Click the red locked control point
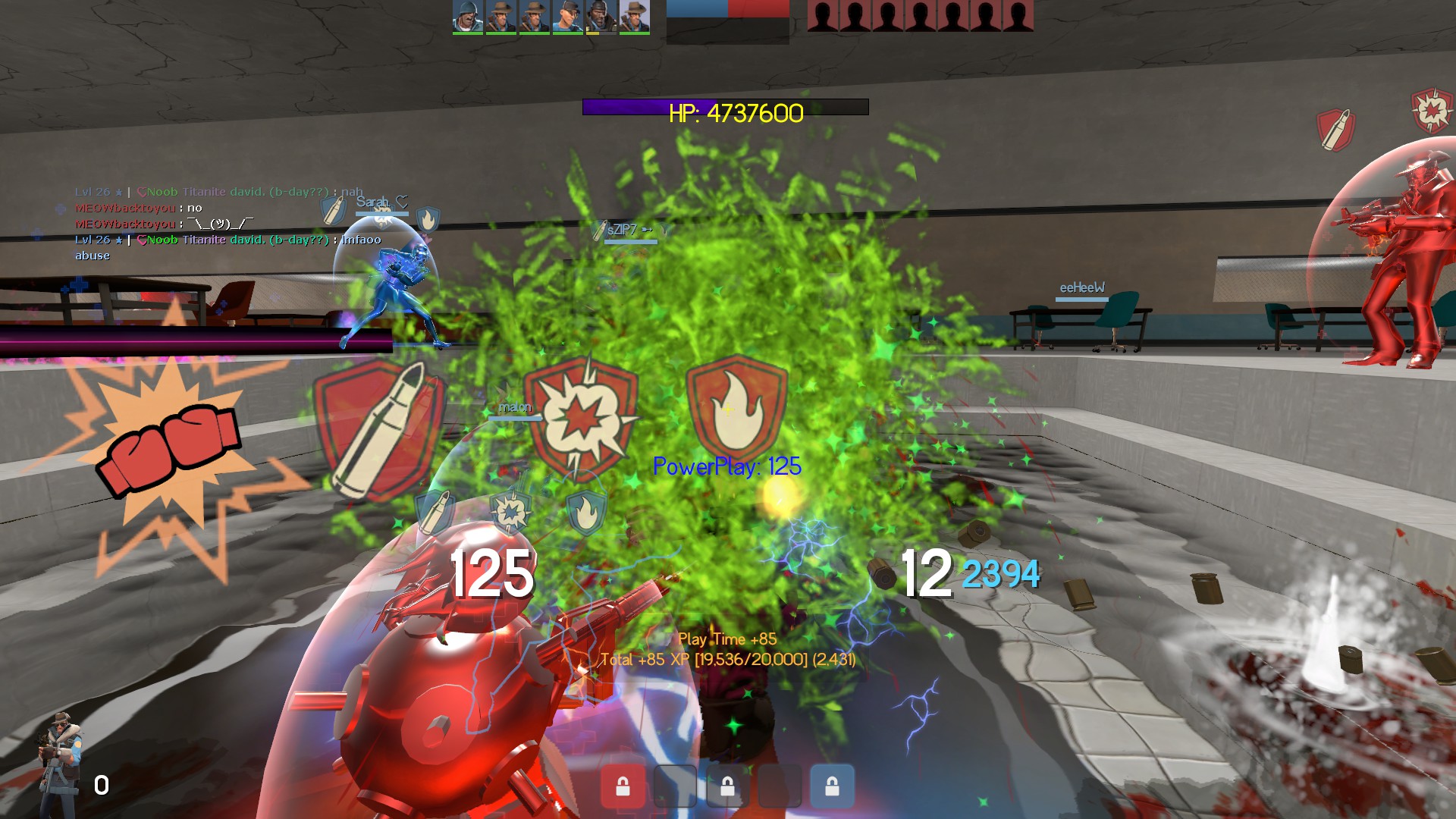This screenshot has height=819, width=1456. pyautogui.click(x=623, y=786)
